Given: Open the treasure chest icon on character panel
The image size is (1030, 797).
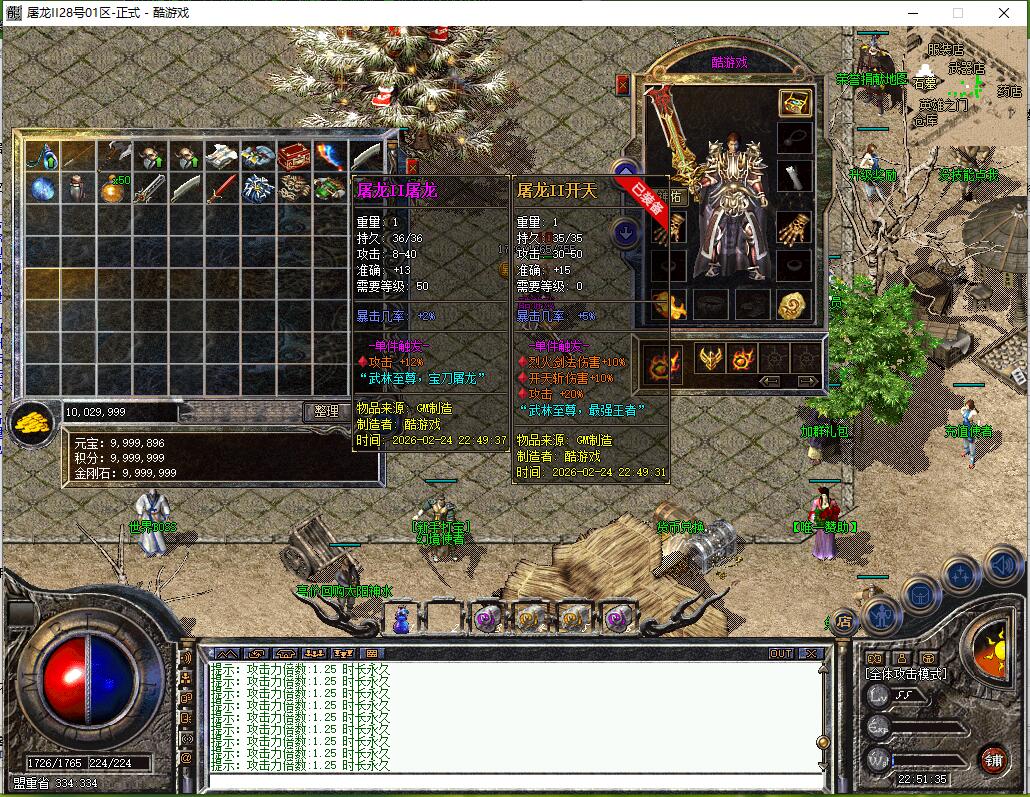Looking at the screenshot, I should point(795,103).
